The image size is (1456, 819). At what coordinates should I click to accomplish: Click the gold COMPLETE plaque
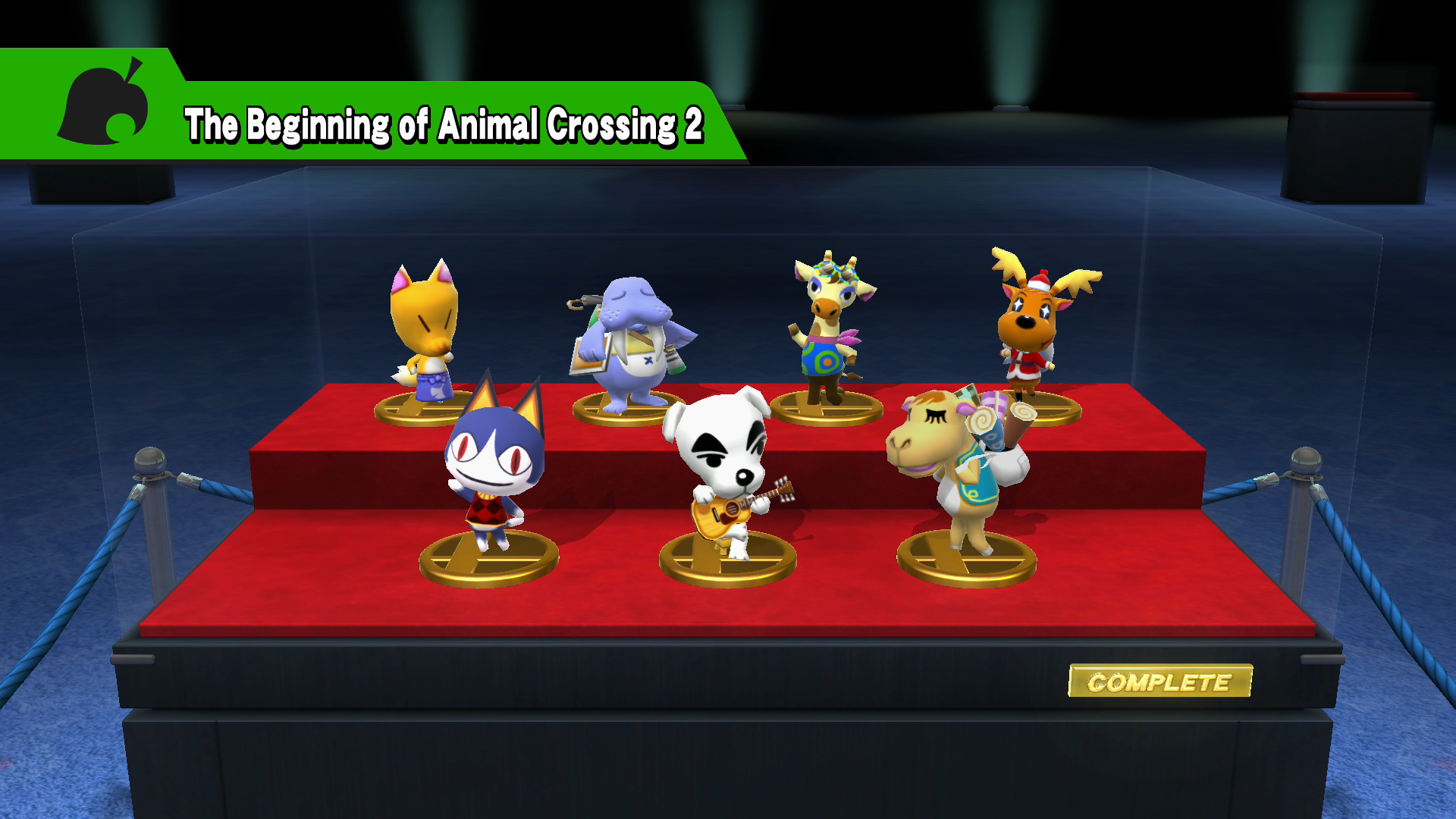pos(1159,681)
